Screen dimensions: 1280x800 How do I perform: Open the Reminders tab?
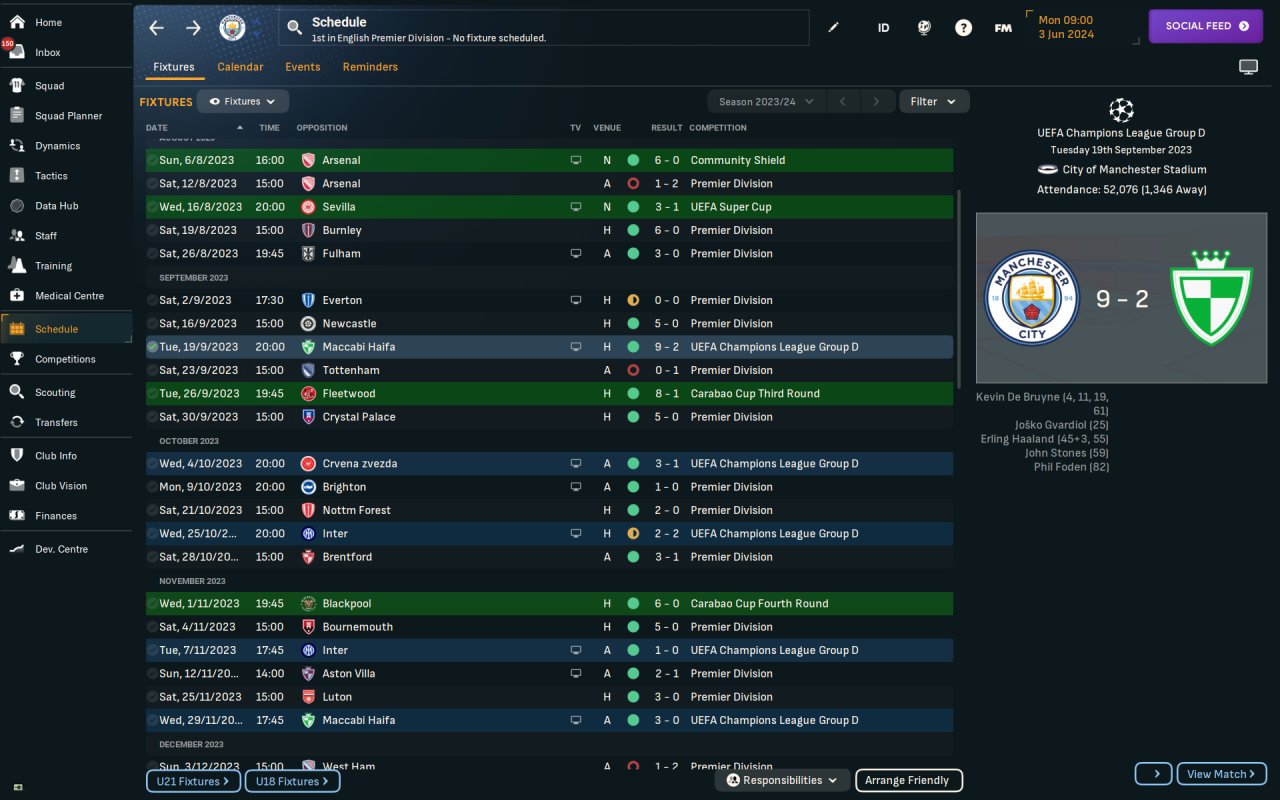pyautogui.click(x=370, y=67)
